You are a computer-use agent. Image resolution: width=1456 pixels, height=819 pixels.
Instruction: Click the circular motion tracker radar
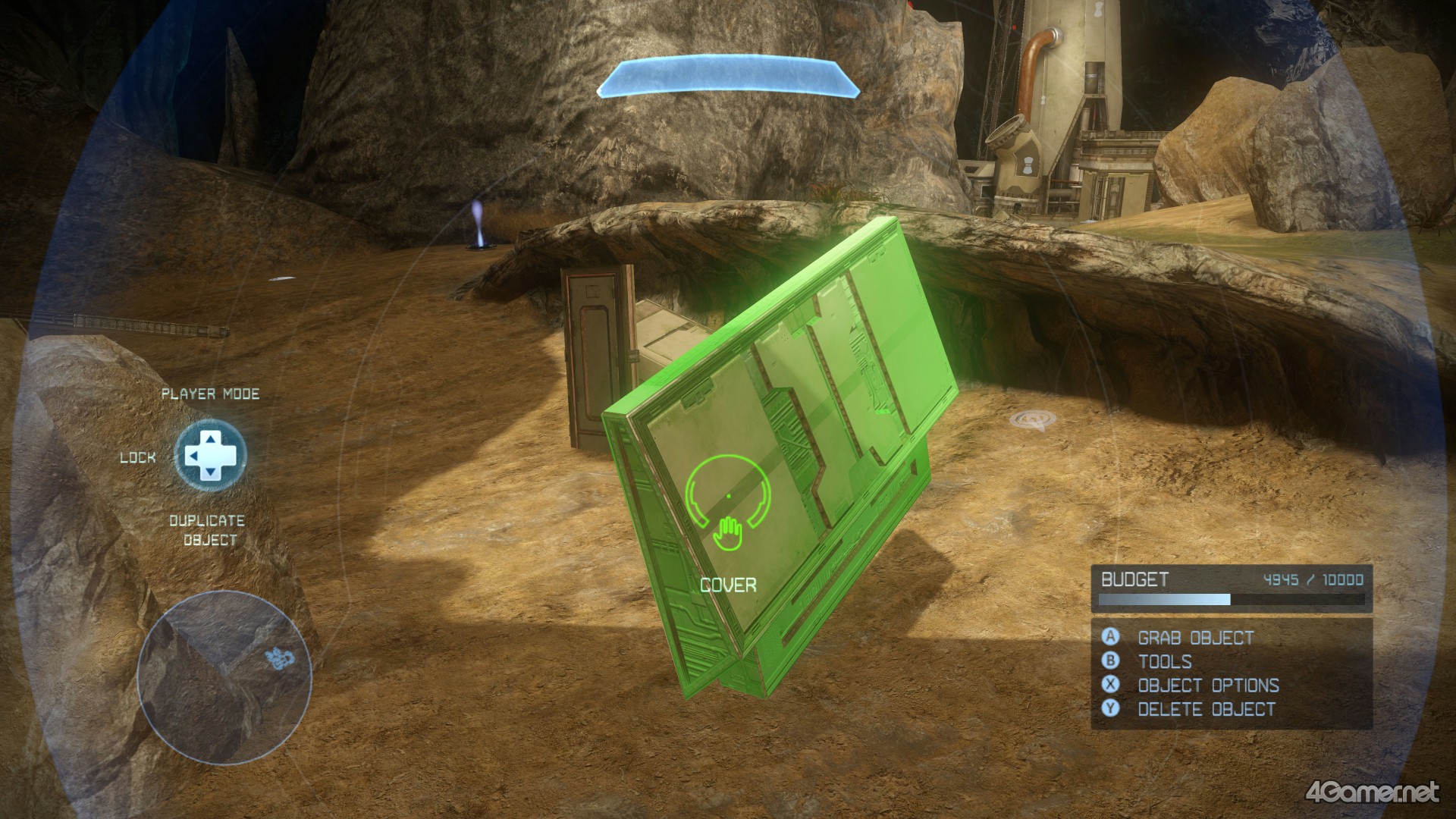coord(224,676)
